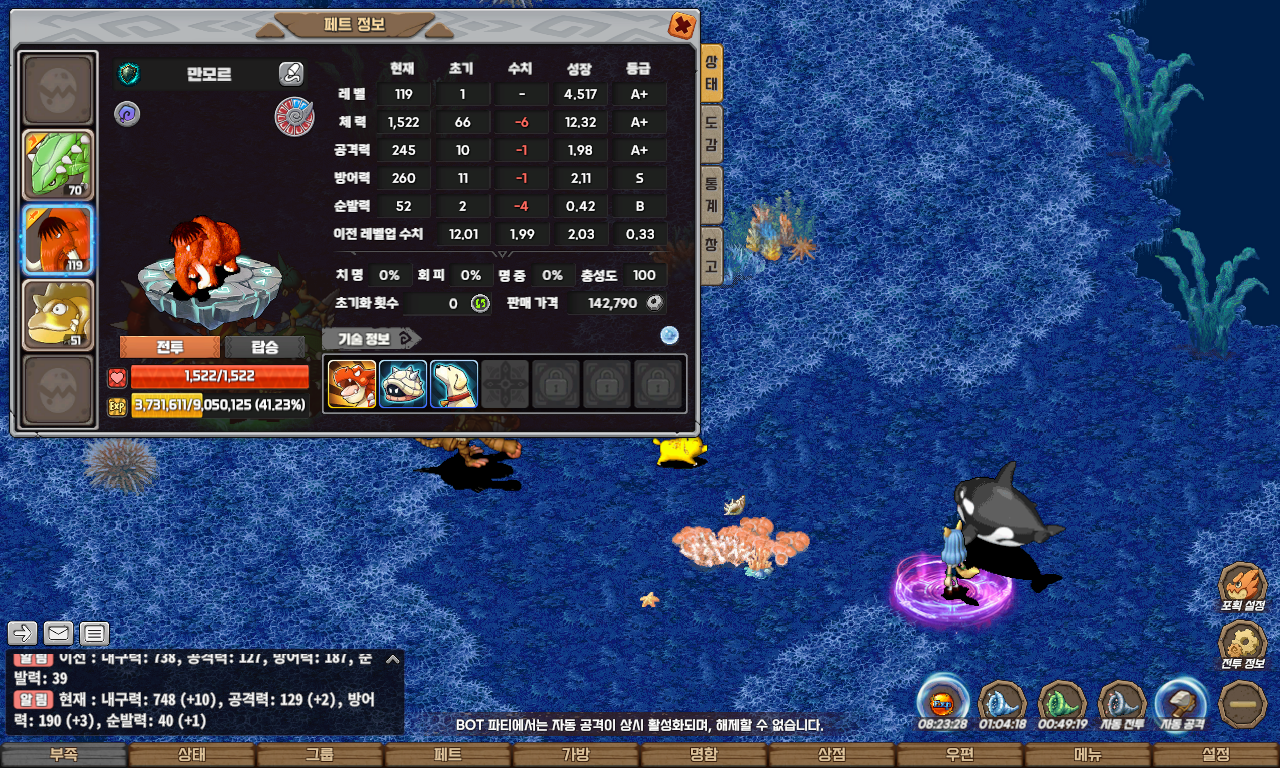
Task: Choose the orange mammoth pet, level 119
Action: tap(58, 240)
